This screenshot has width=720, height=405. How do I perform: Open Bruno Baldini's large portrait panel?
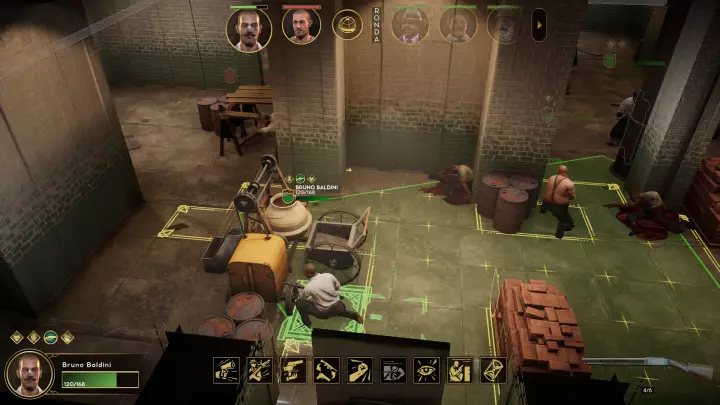[30, 374]
